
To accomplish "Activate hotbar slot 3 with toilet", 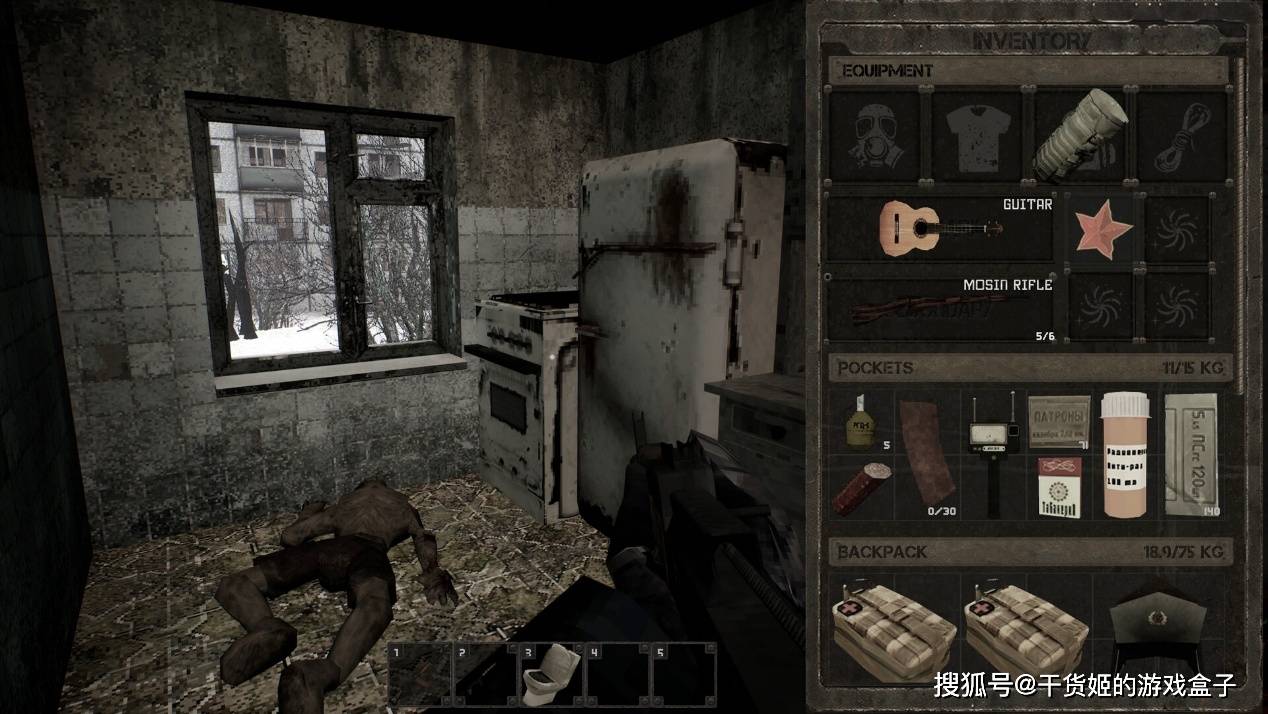I will tap(550, 675).
